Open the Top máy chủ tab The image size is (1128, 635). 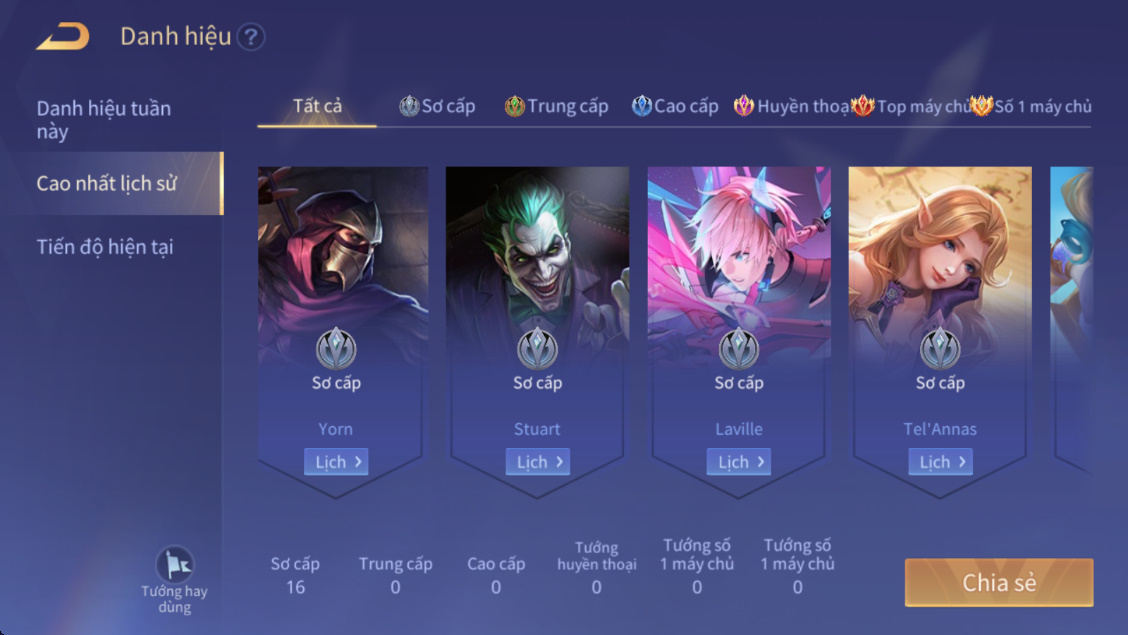[x=912, y=106]
